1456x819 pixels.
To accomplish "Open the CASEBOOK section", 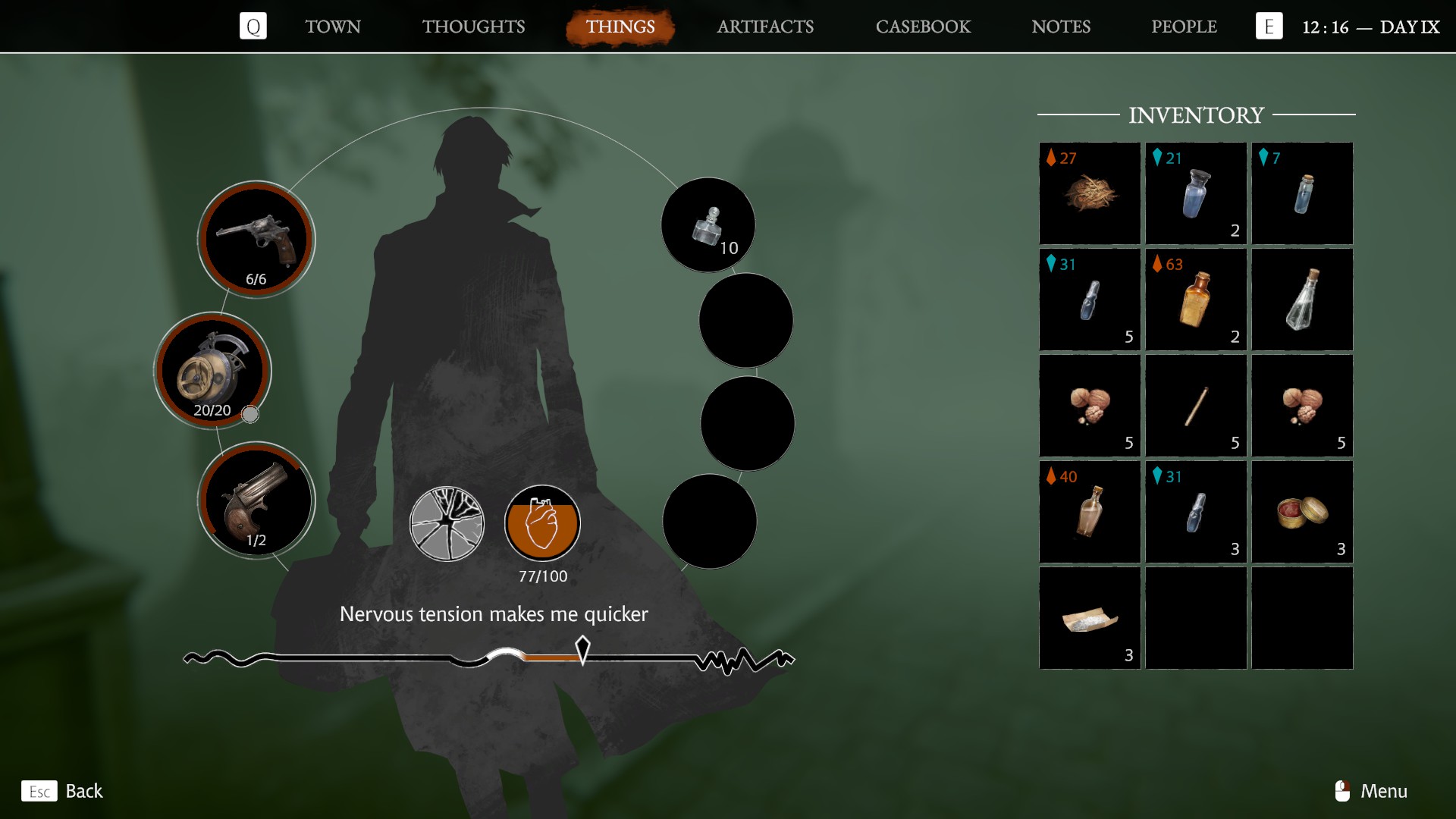I will pyautogui.click(x=923, y=27).
